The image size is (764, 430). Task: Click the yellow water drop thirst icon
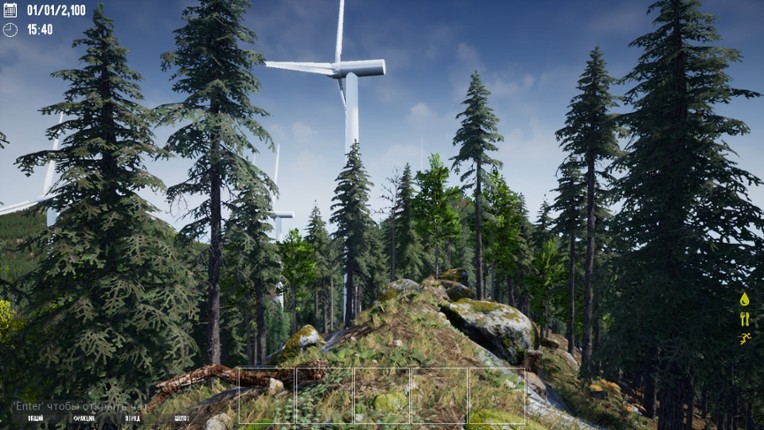(744, 299)
